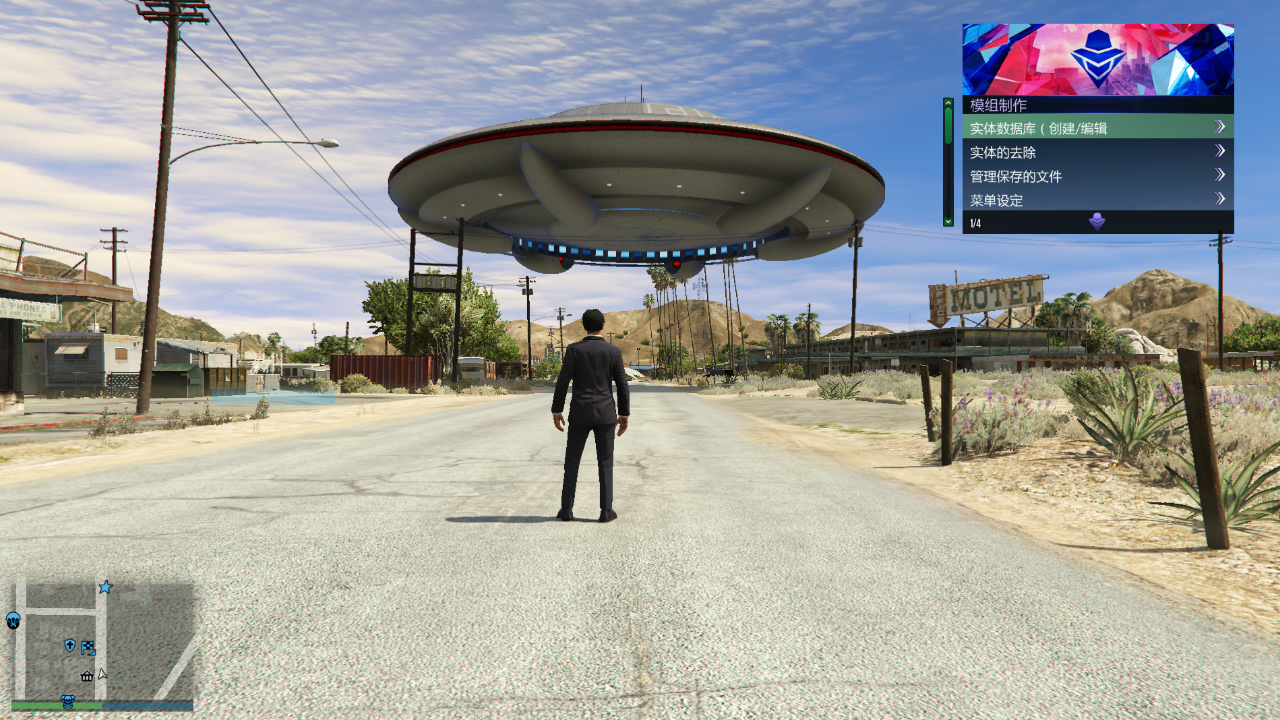Open the 菜单设定 menu entry
This screenshot has width=1280, height=720.
coord(995,199)
